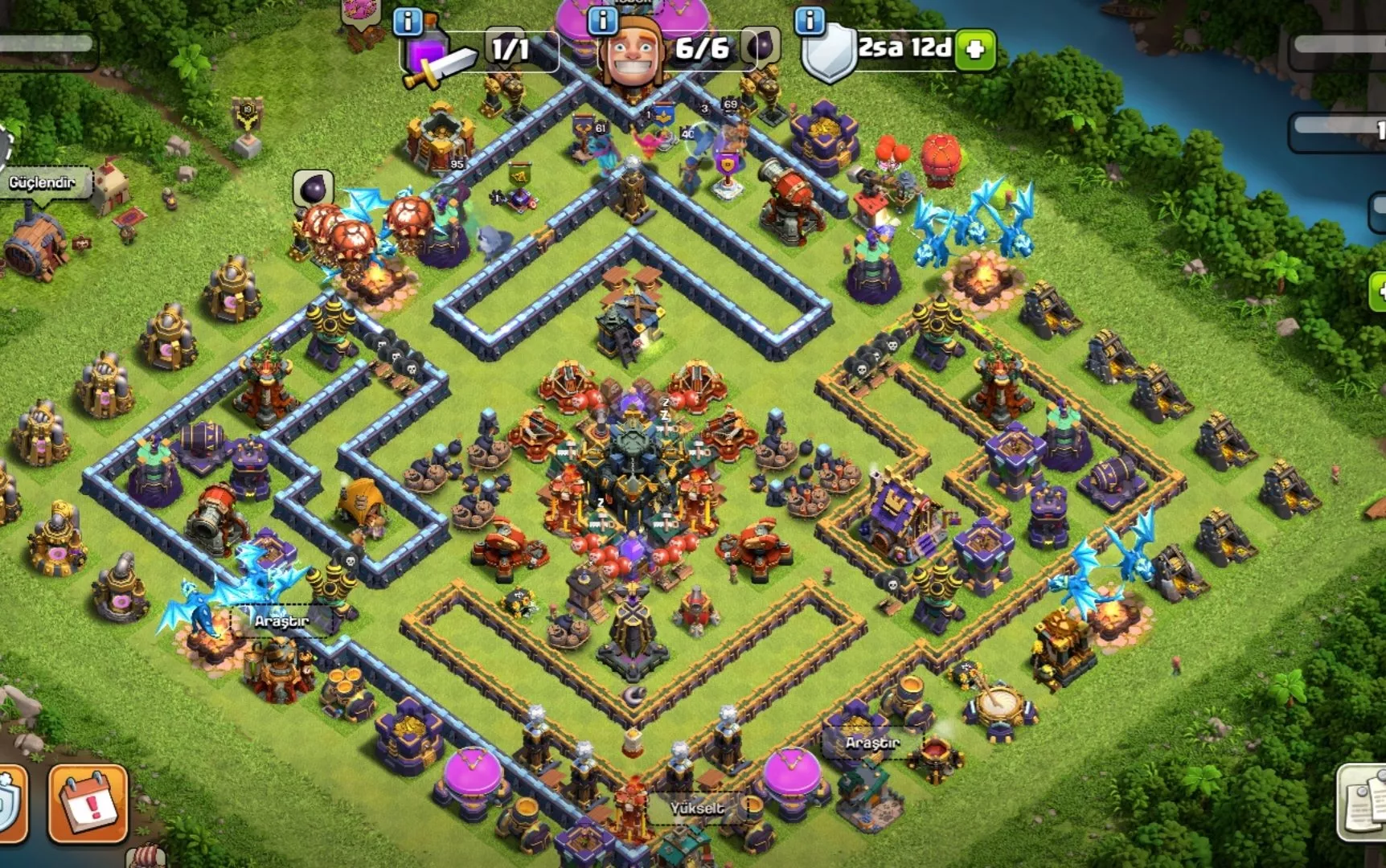Tap the Yükselt suggestion label
The height and width of the screenshot is (868, 1386).
pyautogui.click(x=697, y=808)
